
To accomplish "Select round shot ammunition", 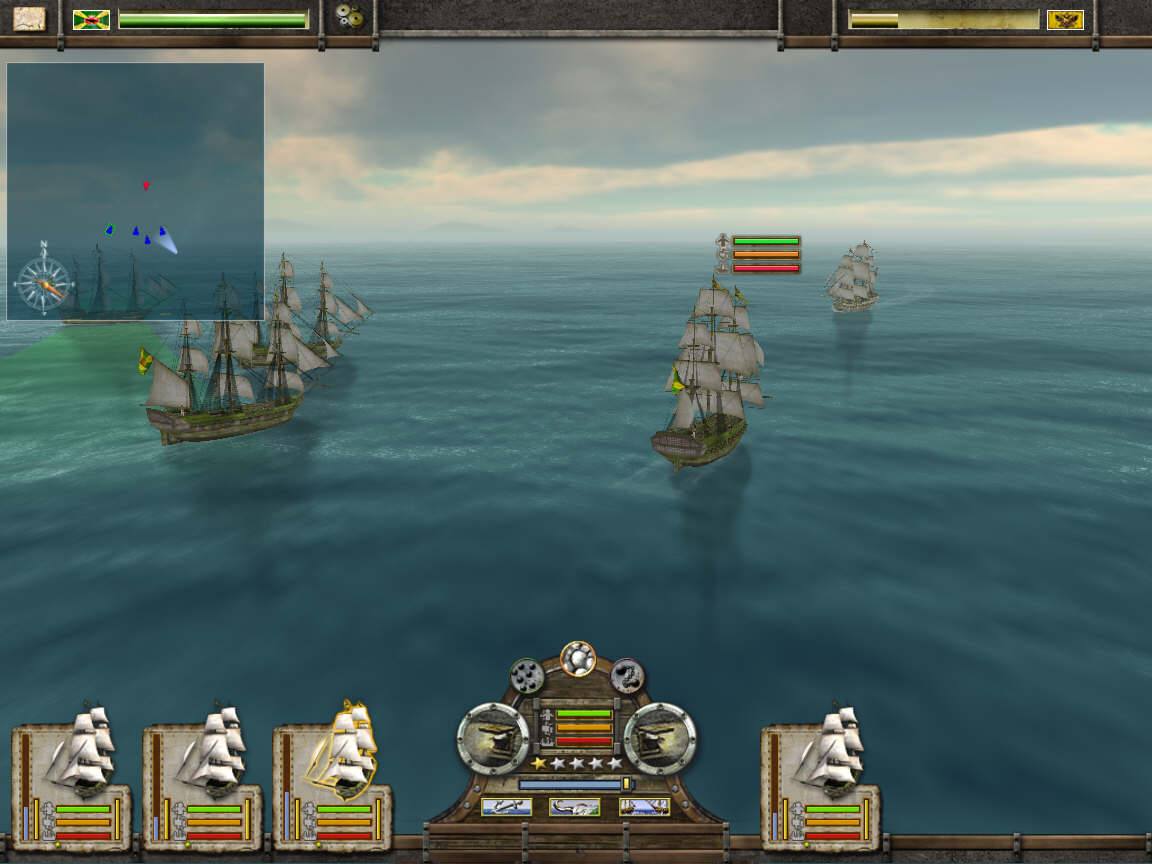I will click(x=578, y=658).
